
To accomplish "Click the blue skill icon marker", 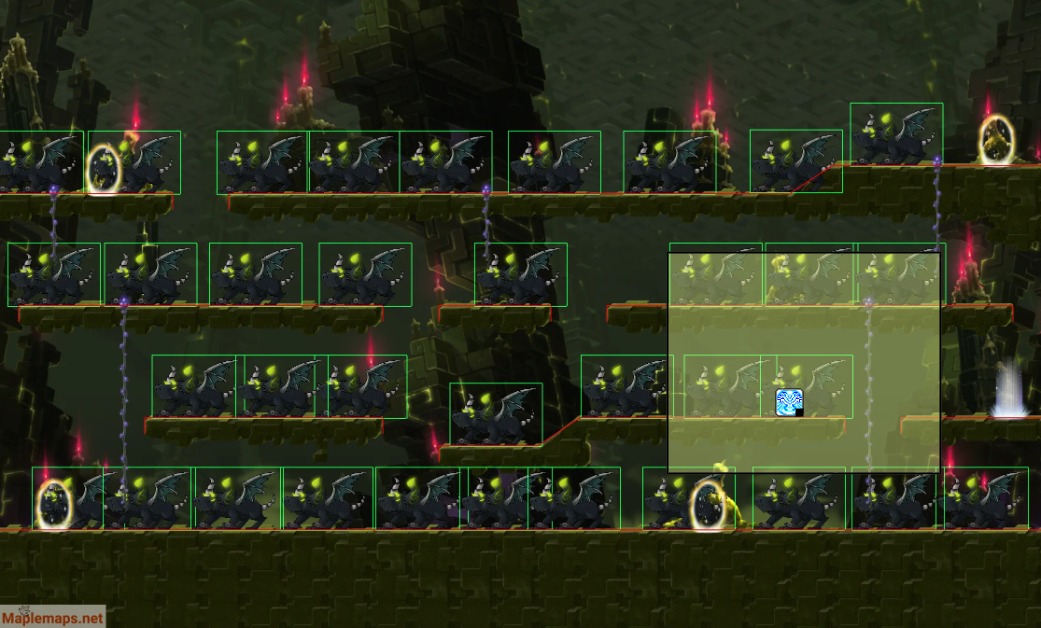I will point(789,402).
